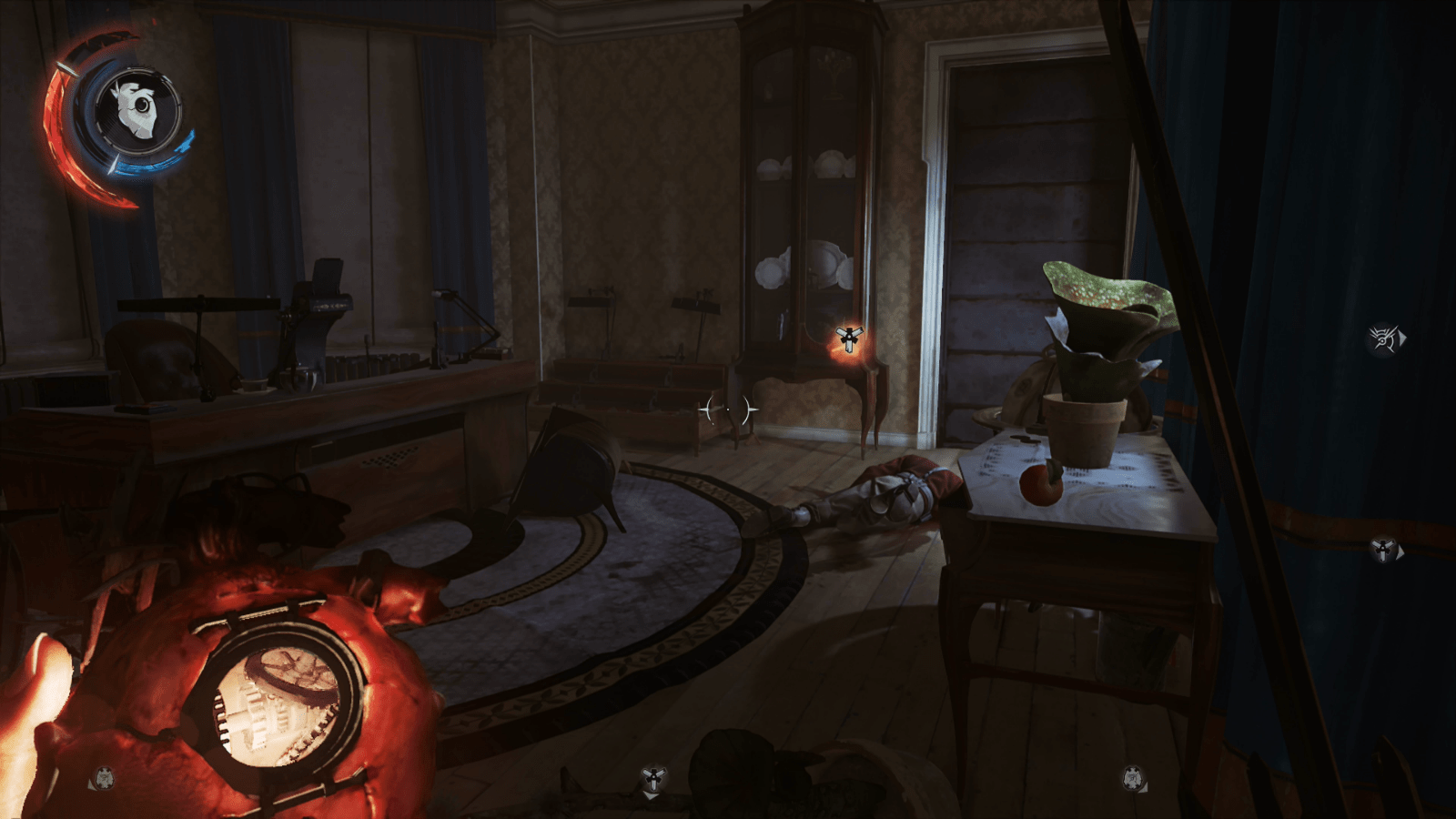
Task: Click the bonecharm marker at the bottom center
Action: (653, 777)
